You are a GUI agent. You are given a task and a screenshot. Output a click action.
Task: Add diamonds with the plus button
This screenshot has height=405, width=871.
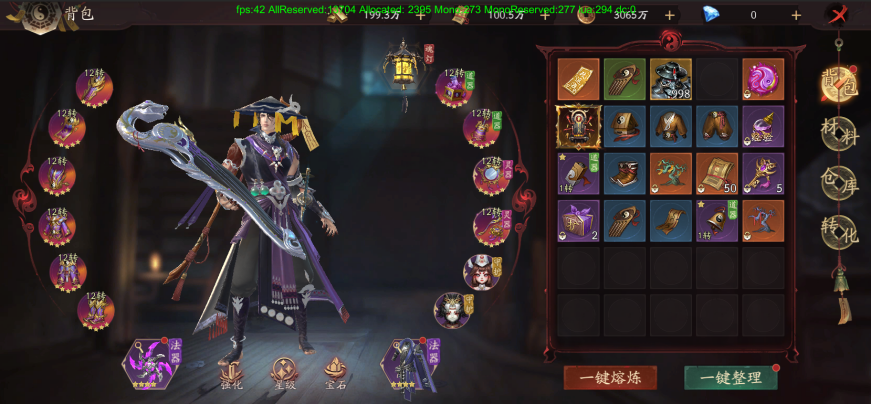[796, 15]
